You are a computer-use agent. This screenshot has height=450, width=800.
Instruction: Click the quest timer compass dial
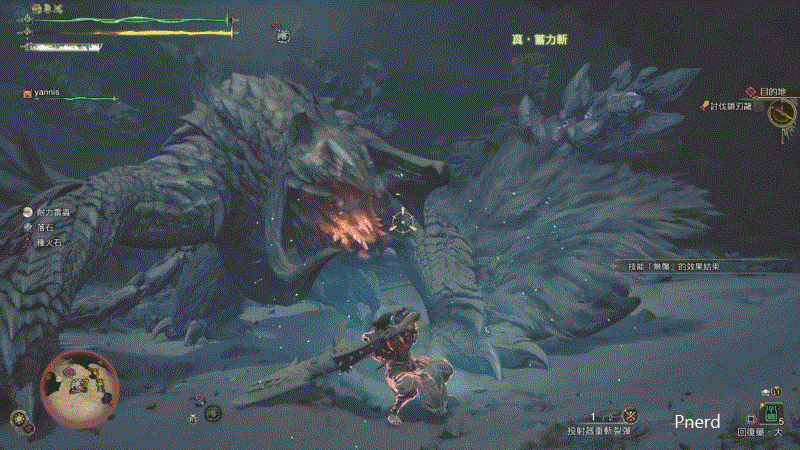point(783,113)
